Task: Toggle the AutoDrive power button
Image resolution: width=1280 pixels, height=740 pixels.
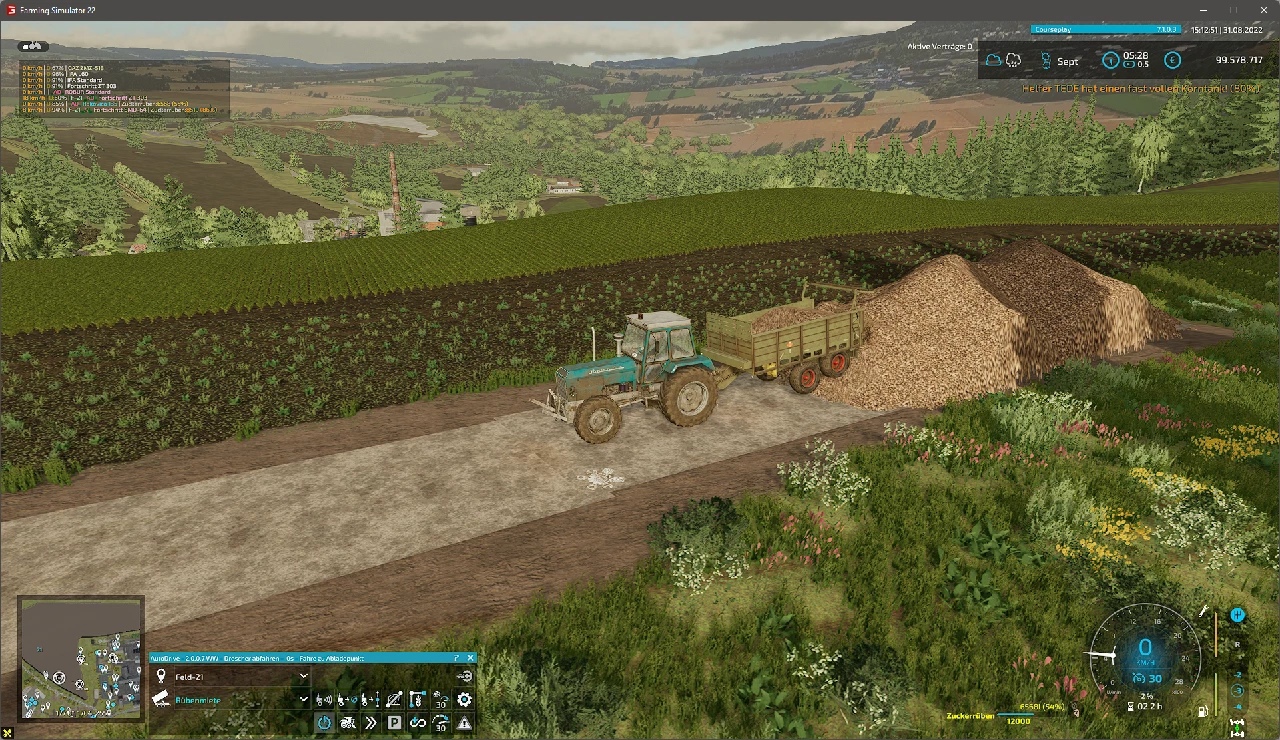Action: (x=325, y=722)
